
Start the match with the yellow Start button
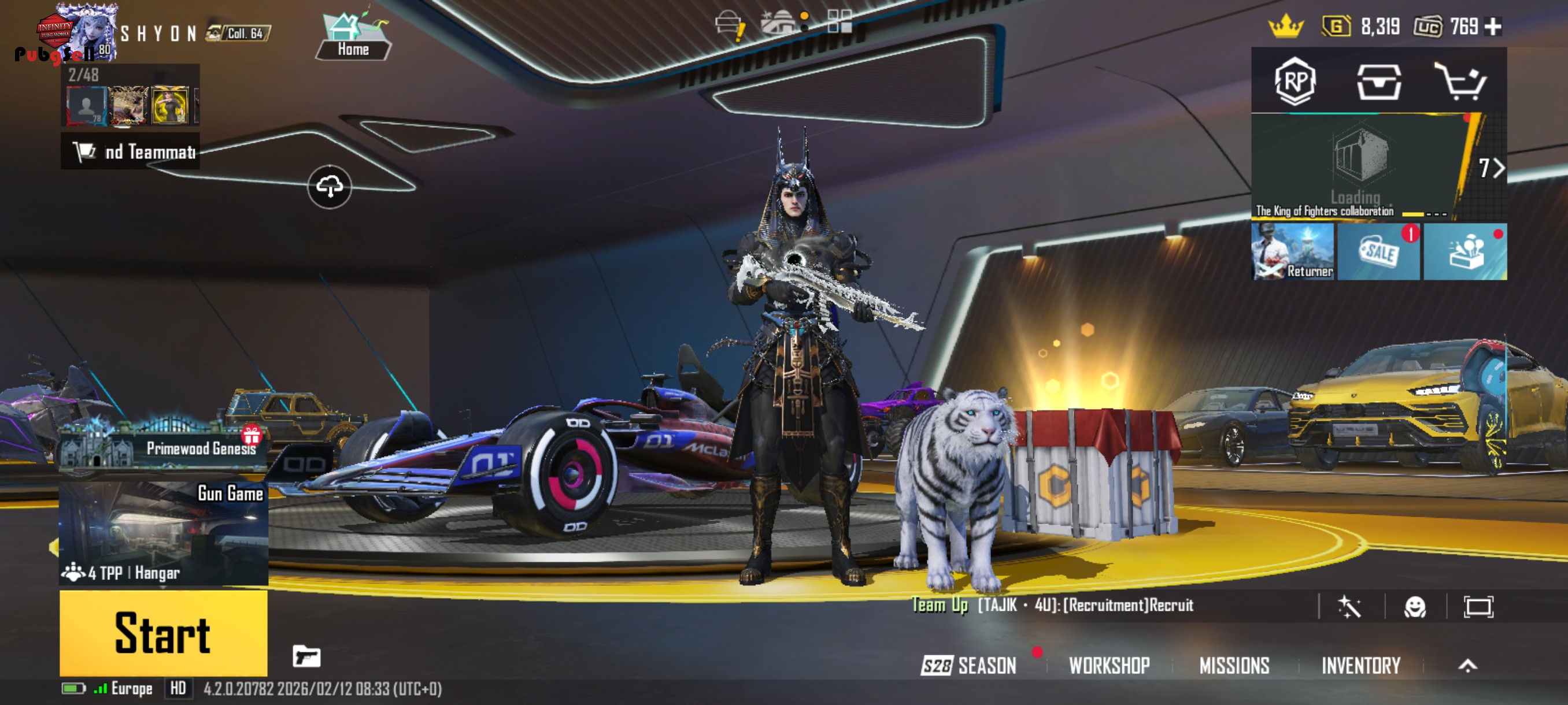pyautogui.click(x=163, y=633)
